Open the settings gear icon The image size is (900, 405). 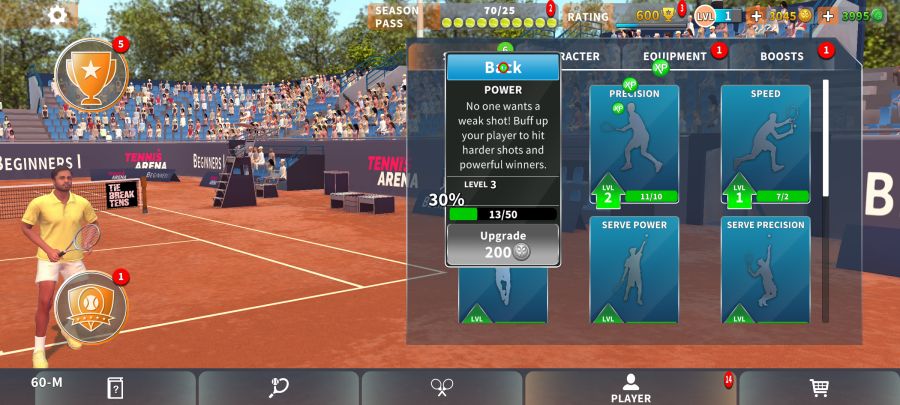[58, 15]
